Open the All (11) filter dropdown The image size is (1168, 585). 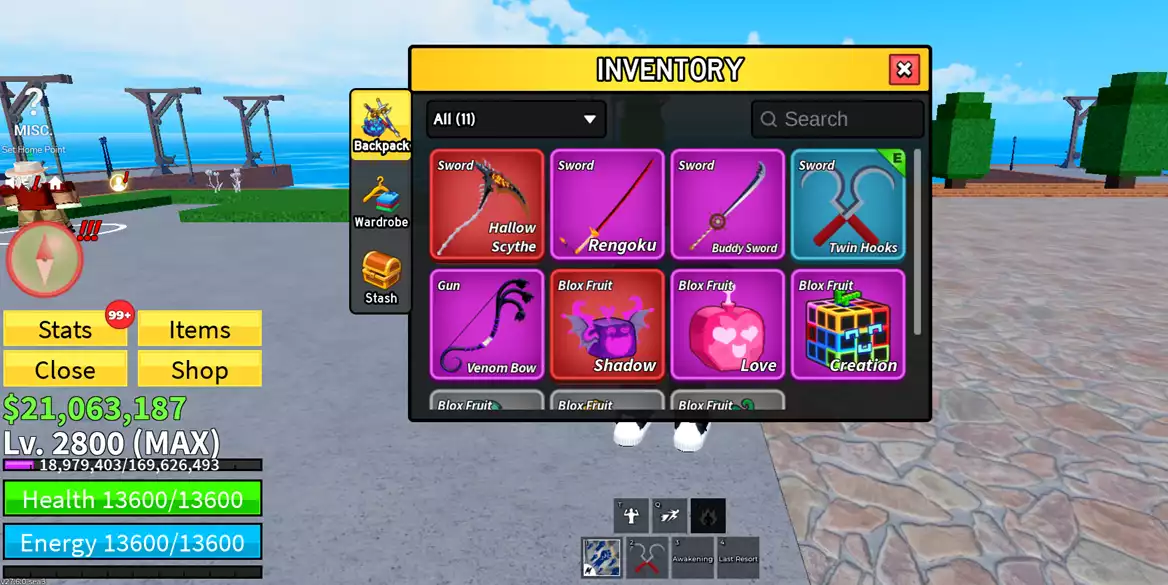click(516, 119)
